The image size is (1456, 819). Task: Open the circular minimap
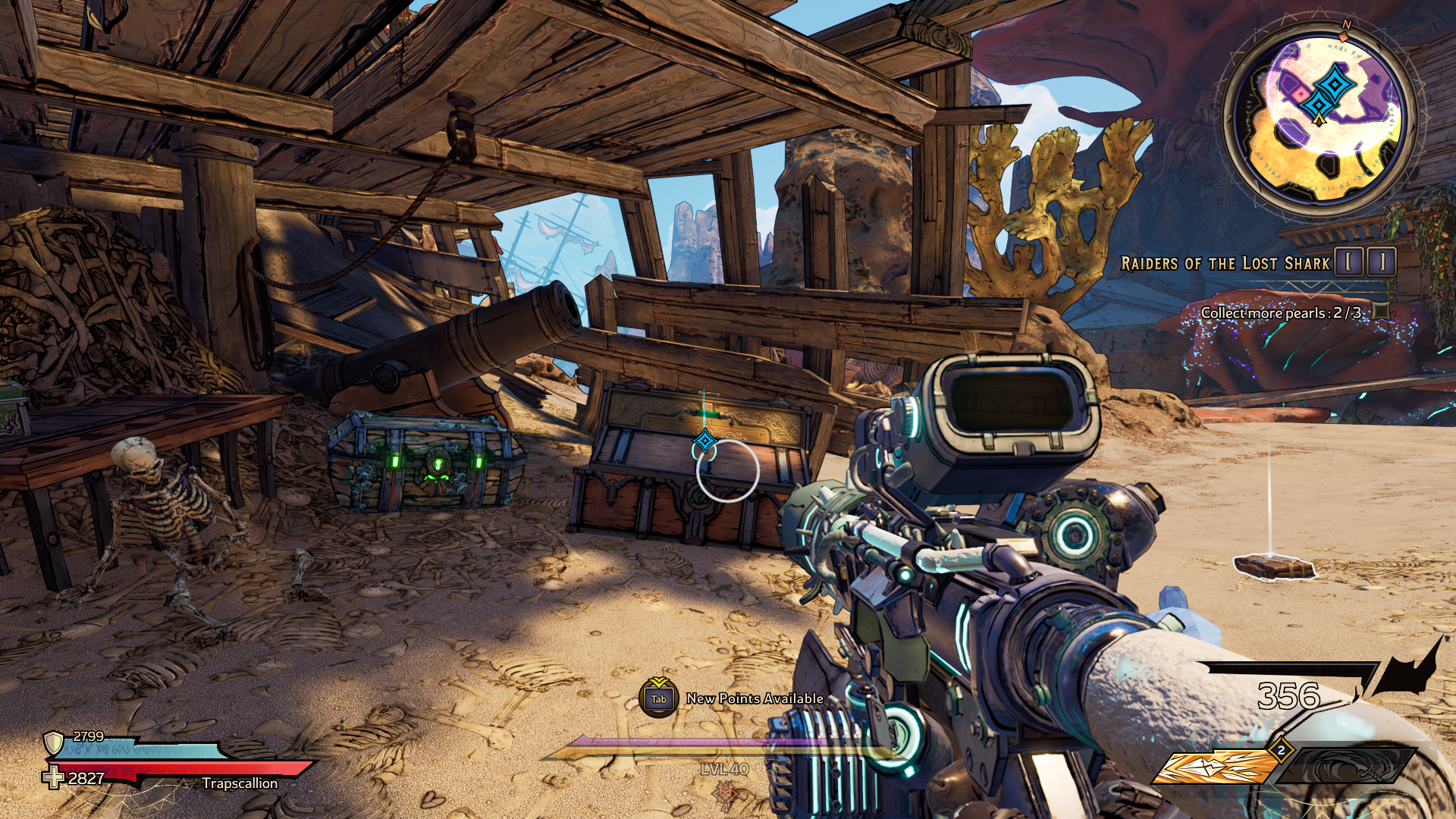pos(1320,120)
